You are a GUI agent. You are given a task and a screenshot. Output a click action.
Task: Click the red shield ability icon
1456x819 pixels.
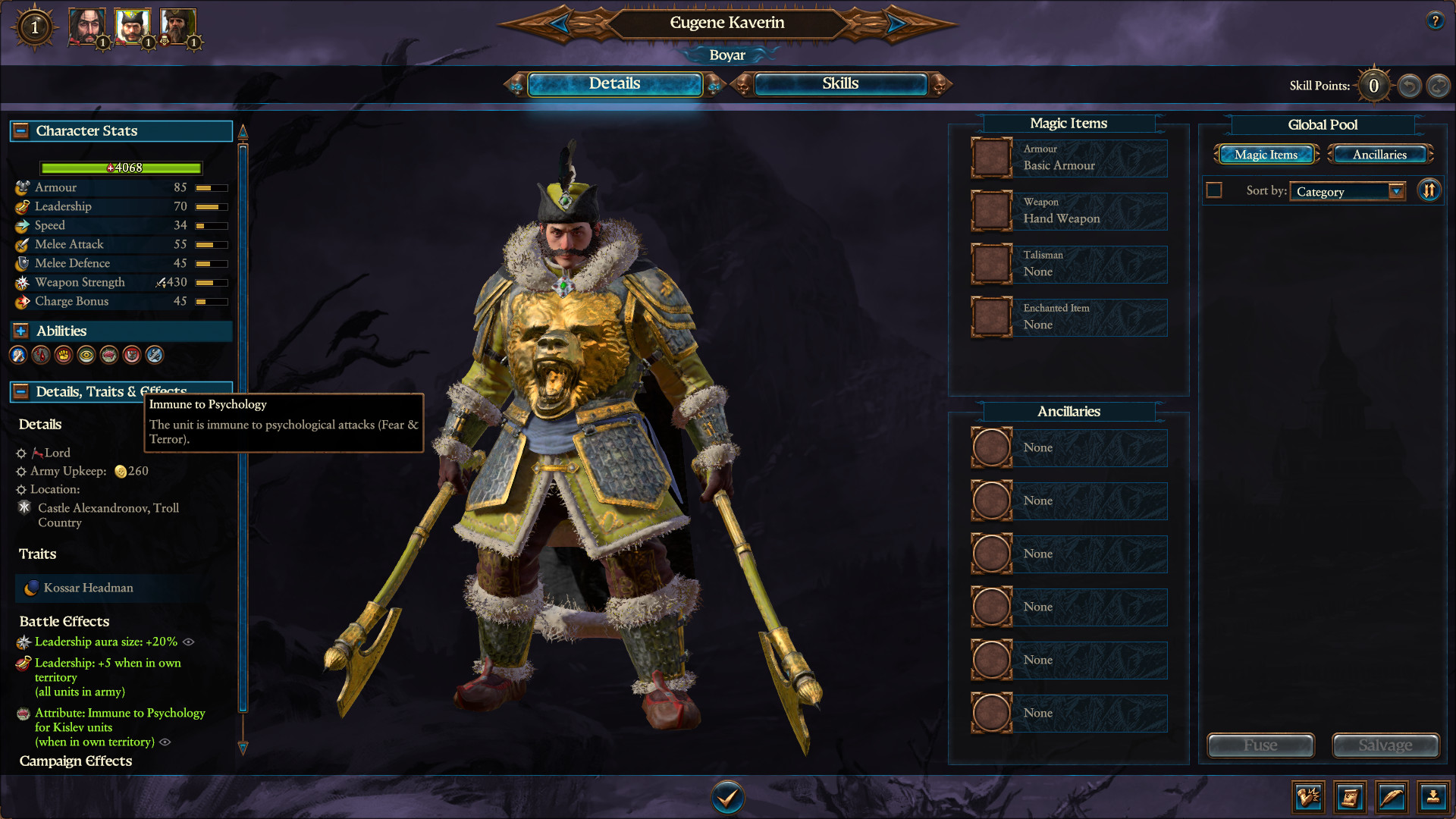[x=131, y=355]
